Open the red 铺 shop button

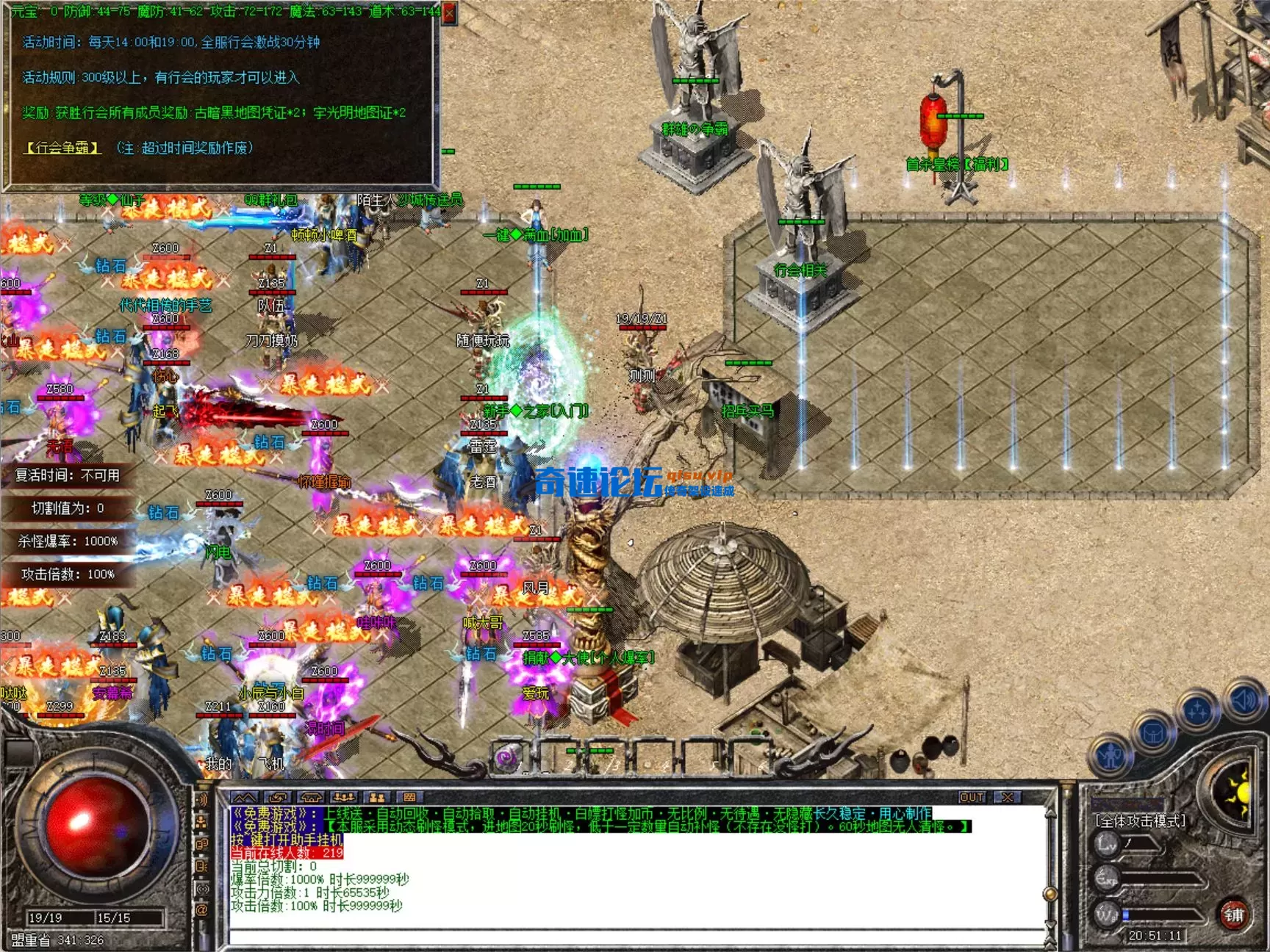pyautogui.click(x=1234, y=915)
